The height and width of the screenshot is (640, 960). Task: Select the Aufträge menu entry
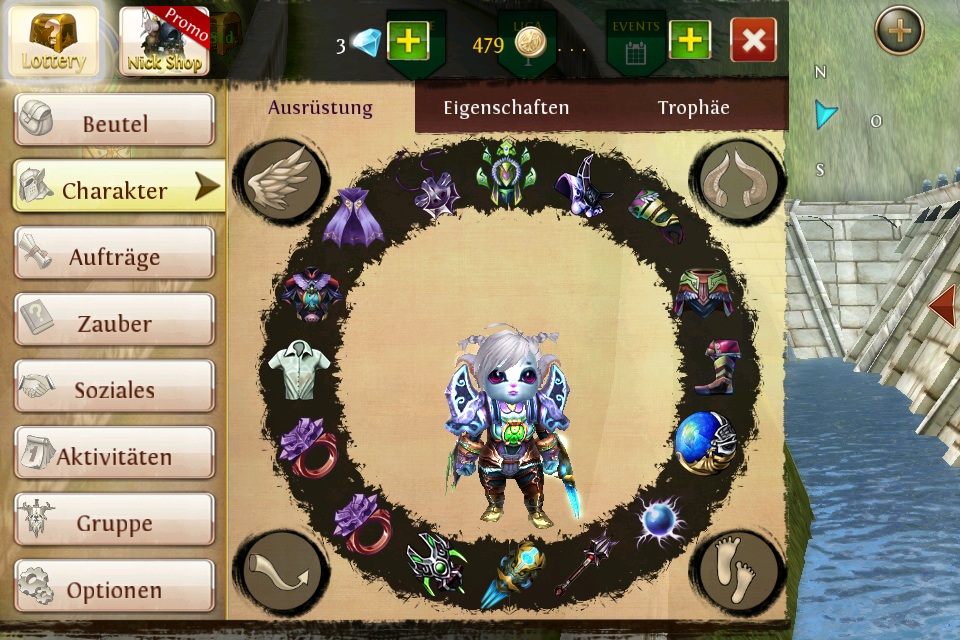(x=114, y=257)
